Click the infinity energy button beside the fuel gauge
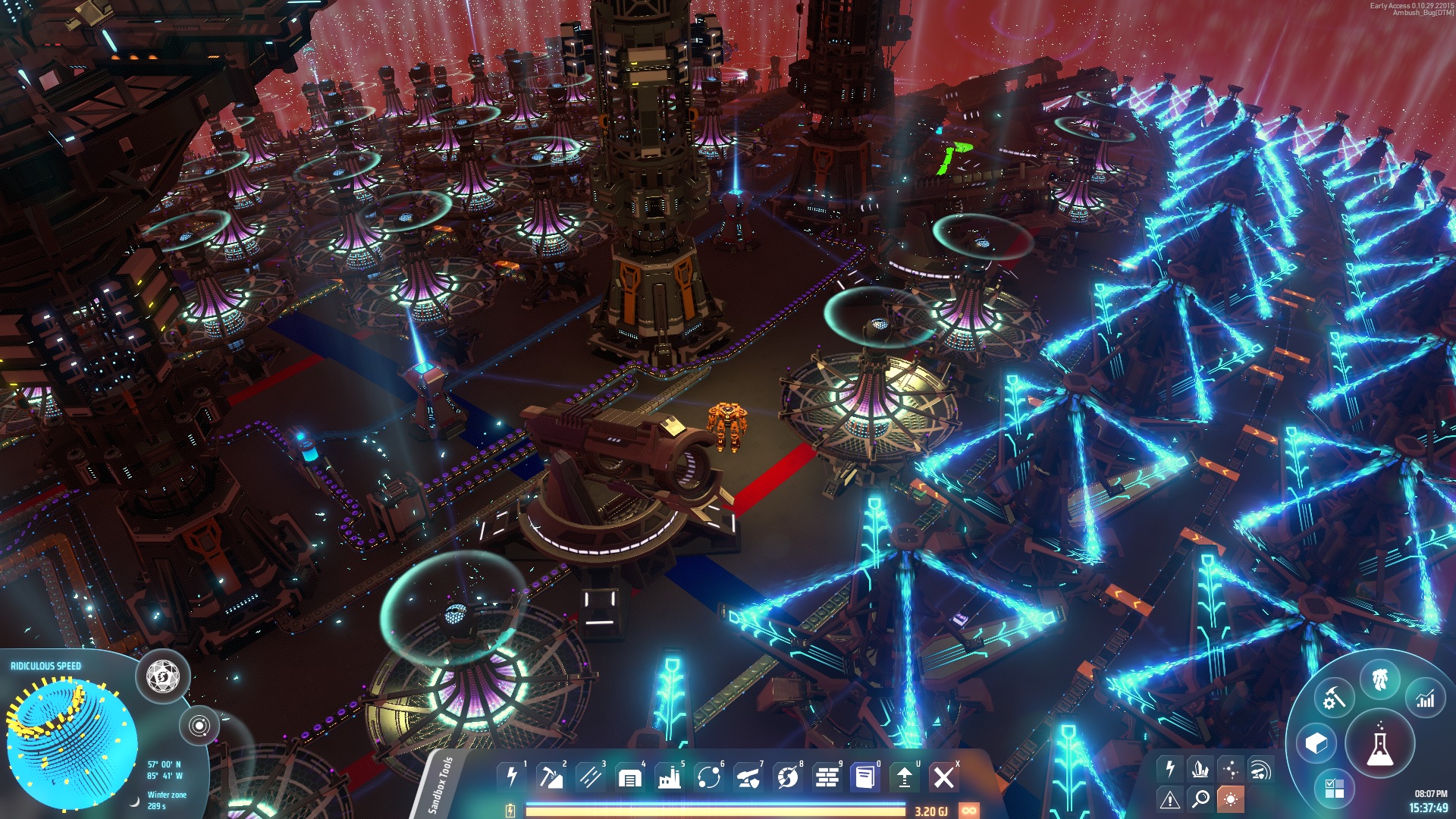The image size is (1456, 819). click(970, 809)
